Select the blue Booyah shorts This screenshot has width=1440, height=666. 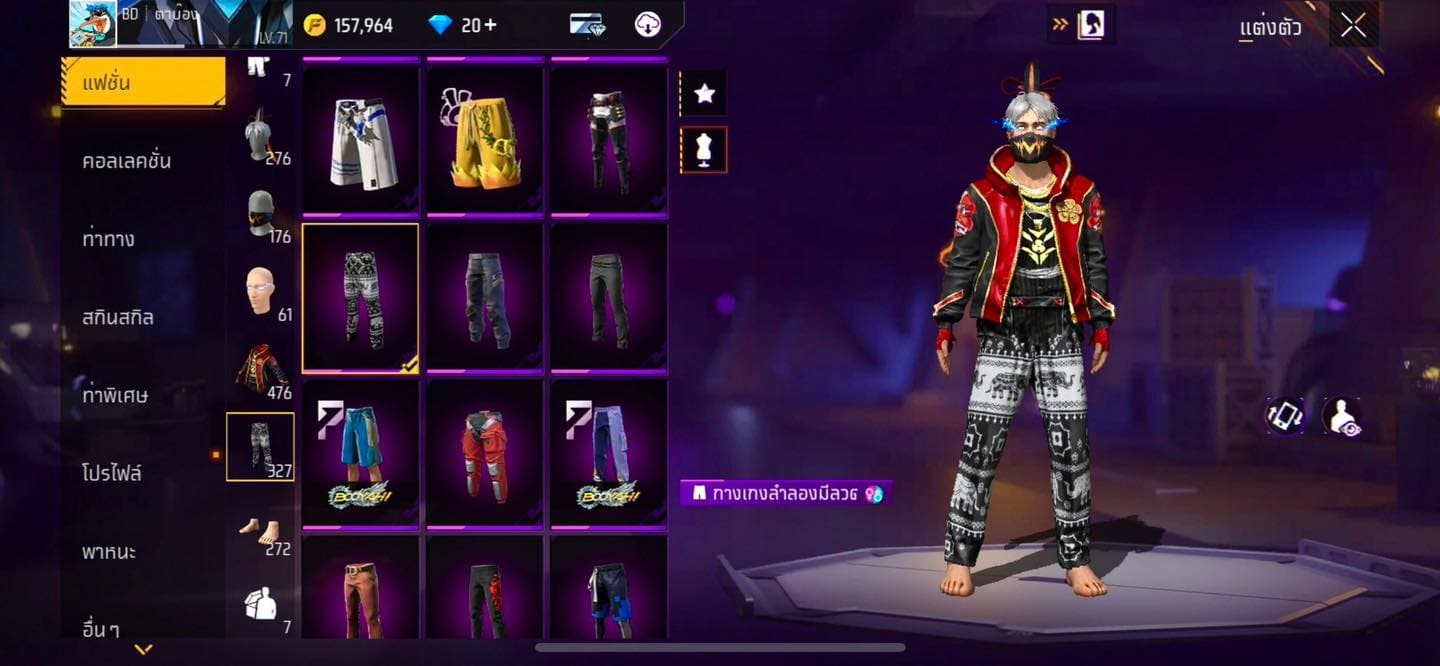[360, 453]
